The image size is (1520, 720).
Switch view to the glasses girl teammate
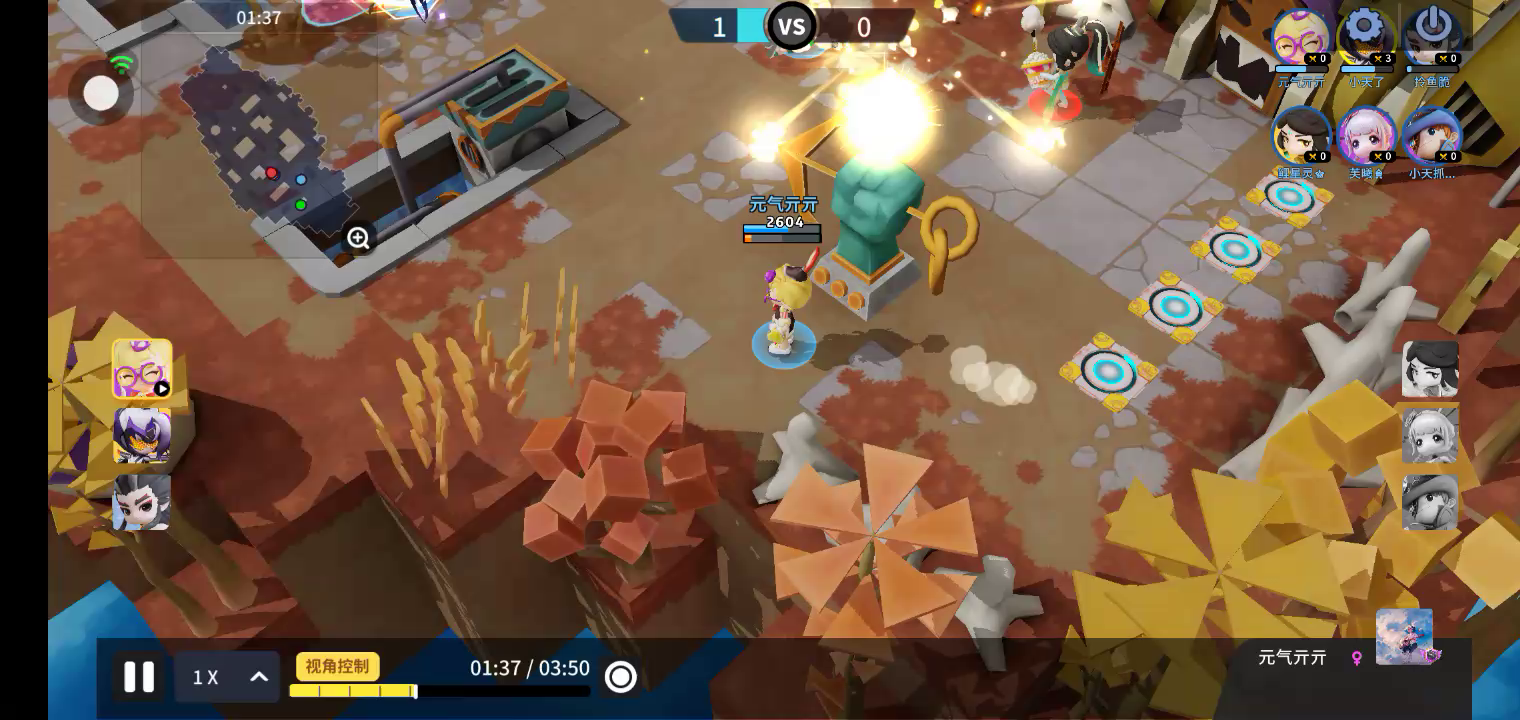[x=142, y=369]
